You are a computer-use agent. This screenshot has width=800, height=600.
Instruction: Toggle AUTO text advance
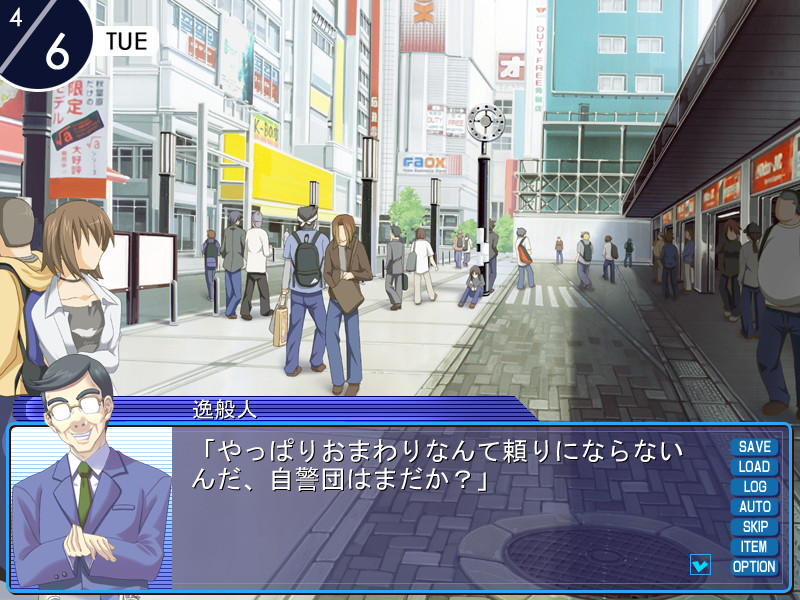pyautogui.click(x=754, y=507)
